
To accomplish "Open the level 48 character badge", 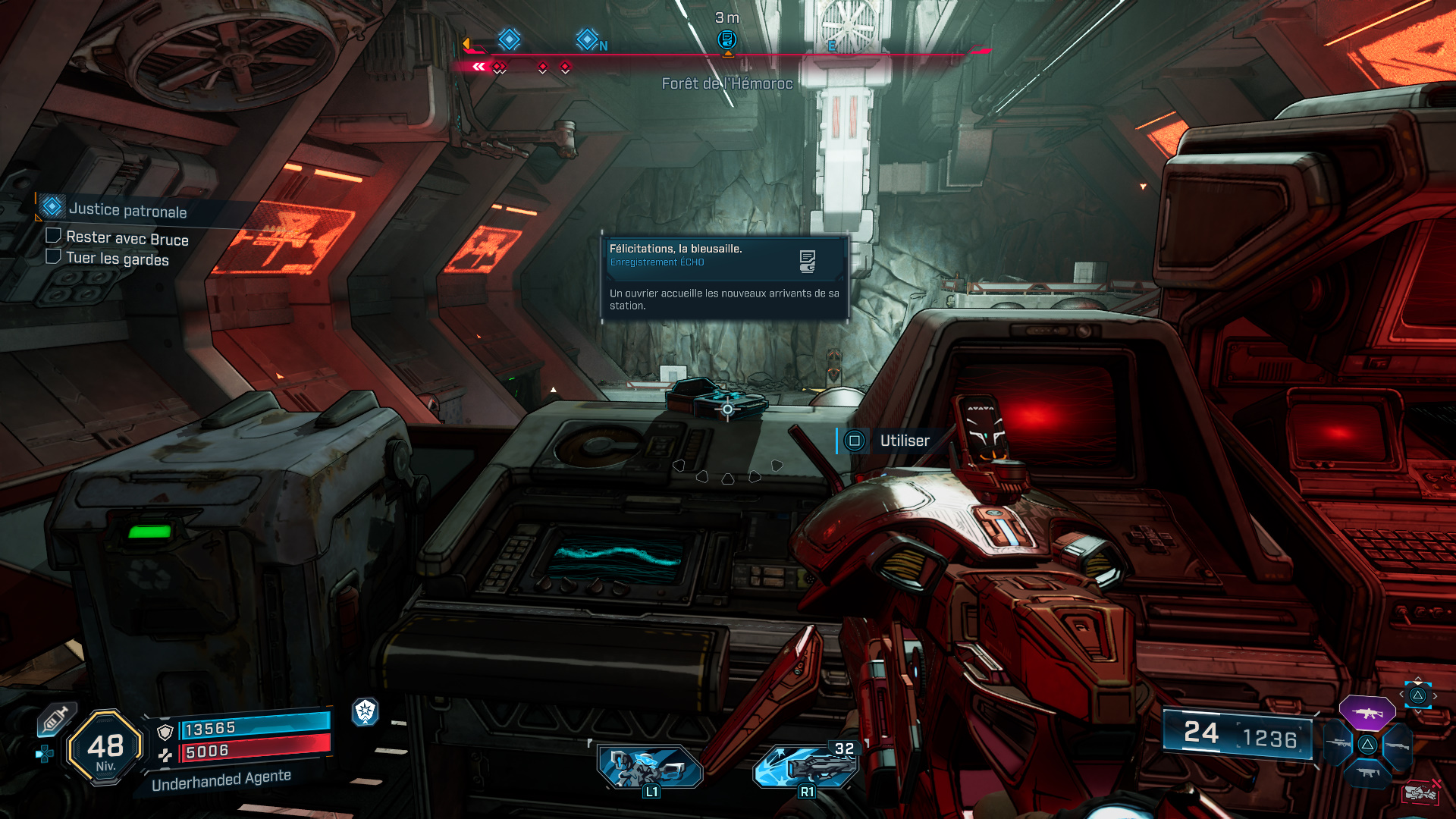I will 105,748.
